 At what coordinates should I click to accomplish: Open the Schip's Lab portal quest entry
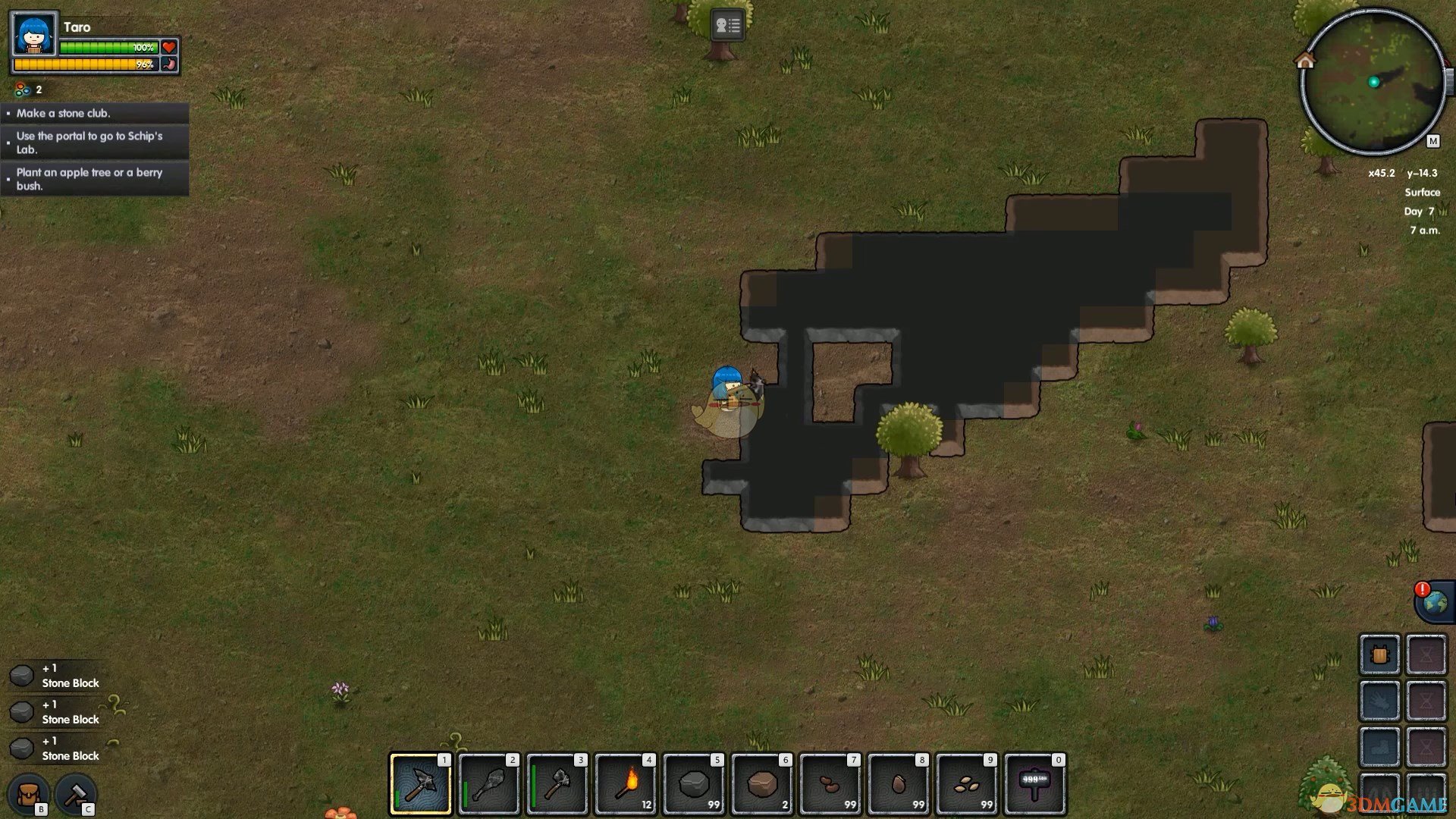[95, 143]
